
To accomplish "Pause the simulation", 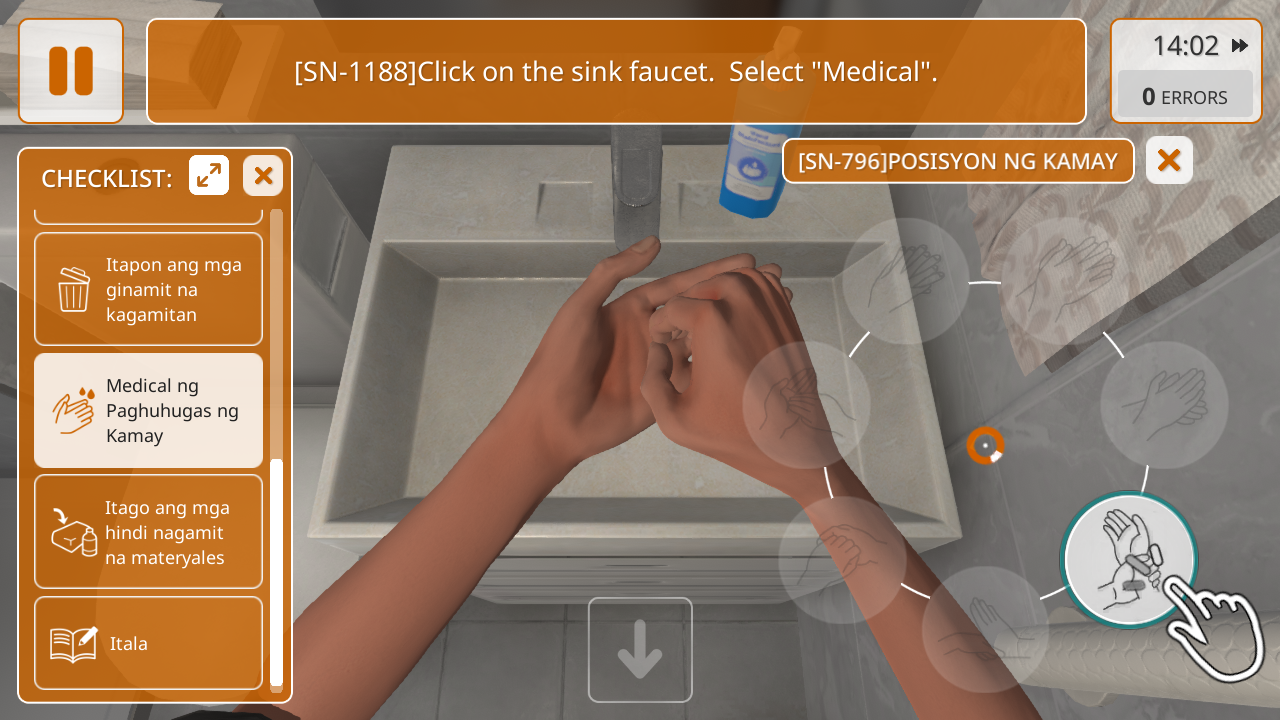I will [71, 71].
